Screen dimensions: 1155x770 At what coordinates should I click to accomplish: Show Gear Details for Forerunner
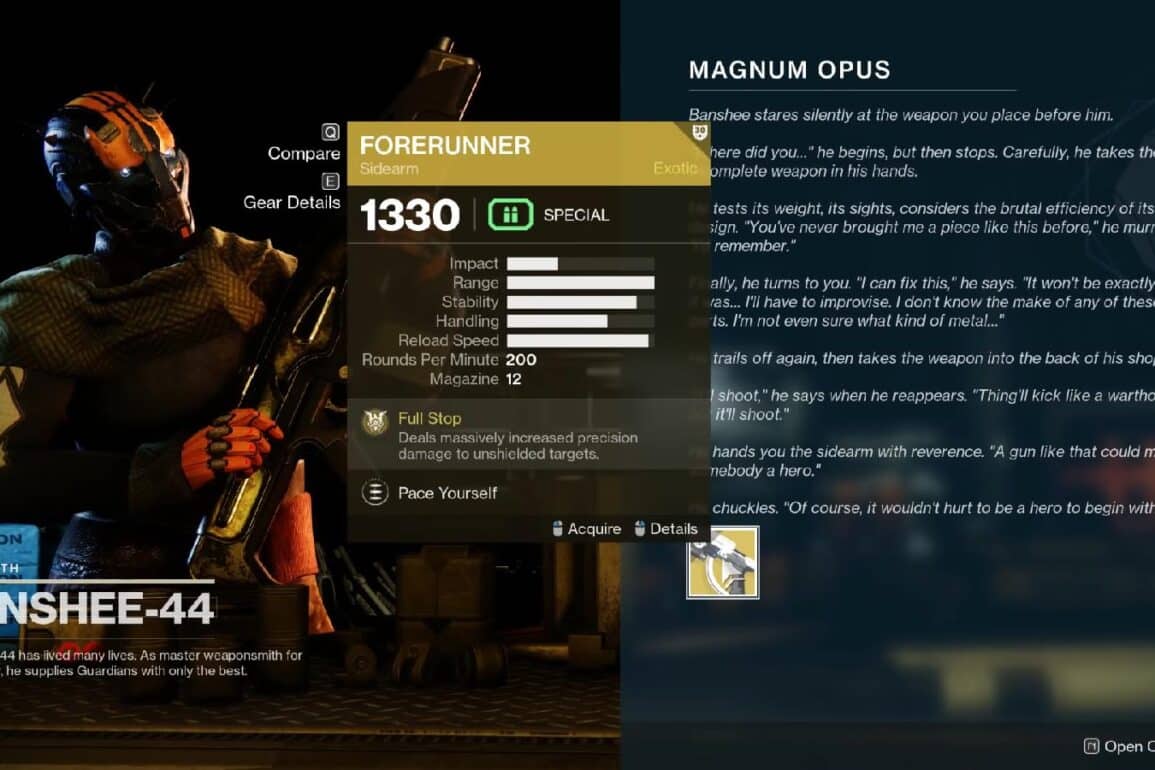(292, 201)
